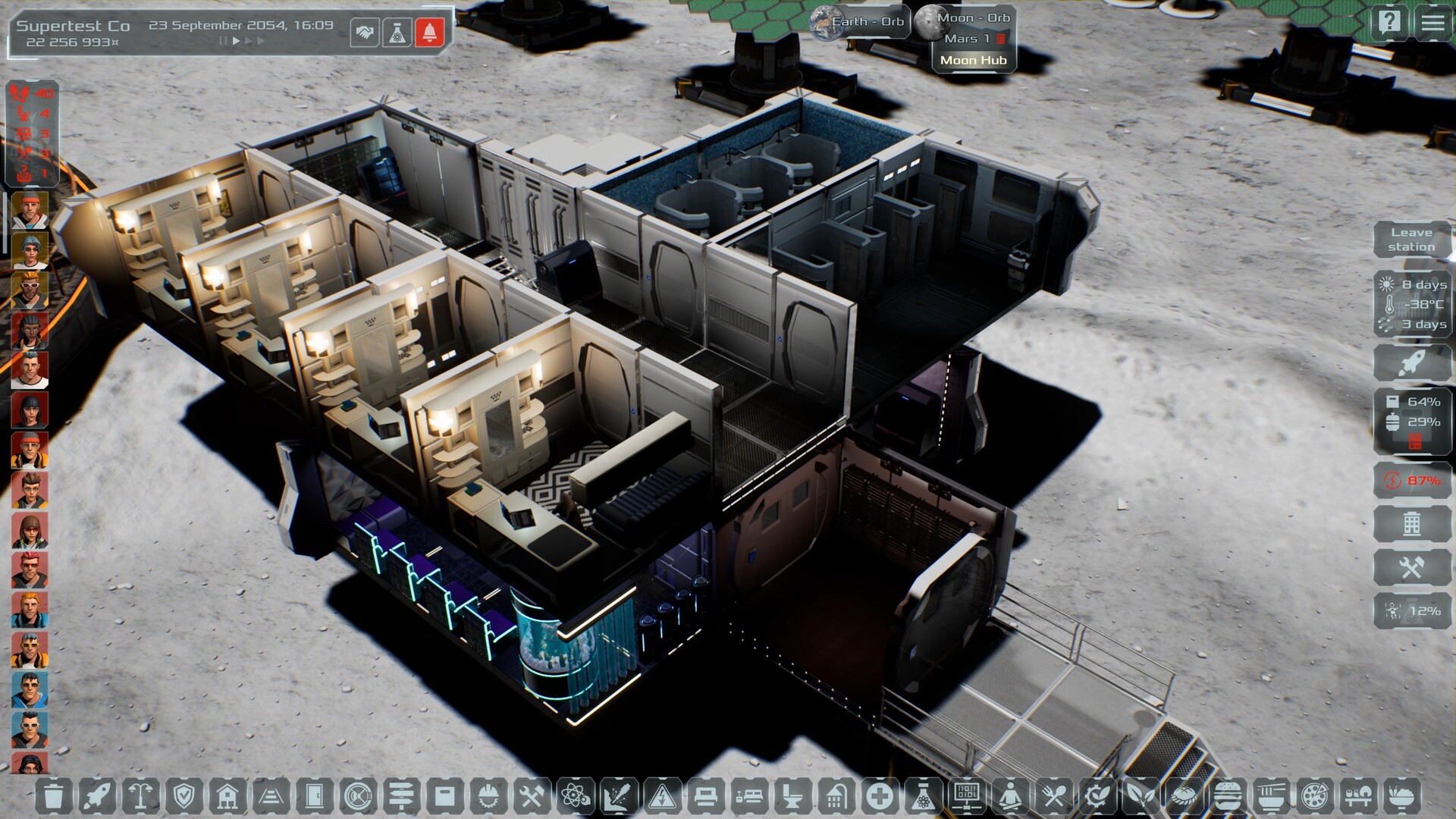Open the rocket launch panel on right
Image resolution: width=1456 pixels, height=819 pixels.
pos(1411,363)
